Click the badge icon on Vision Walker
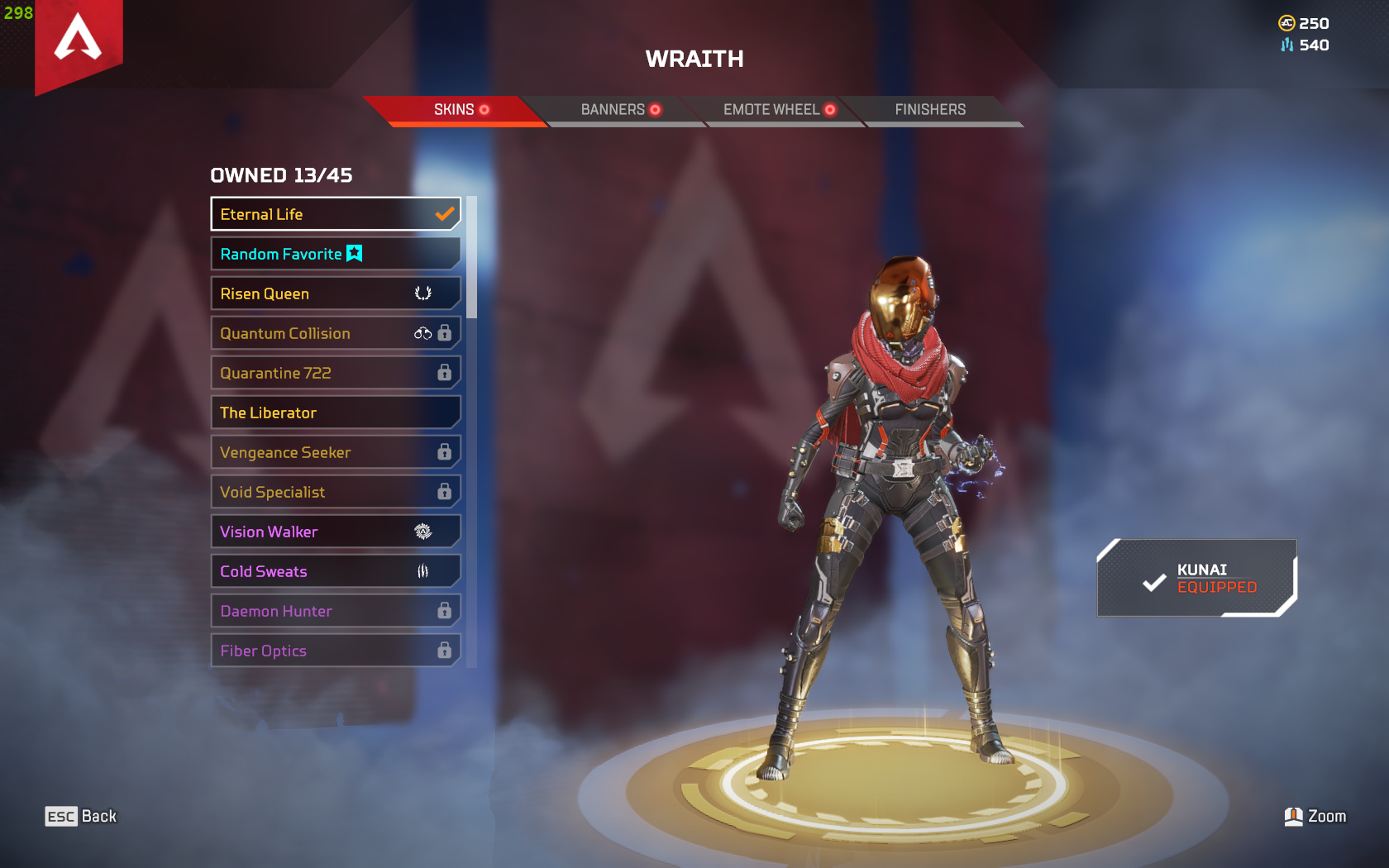 (x=422, y=531)
